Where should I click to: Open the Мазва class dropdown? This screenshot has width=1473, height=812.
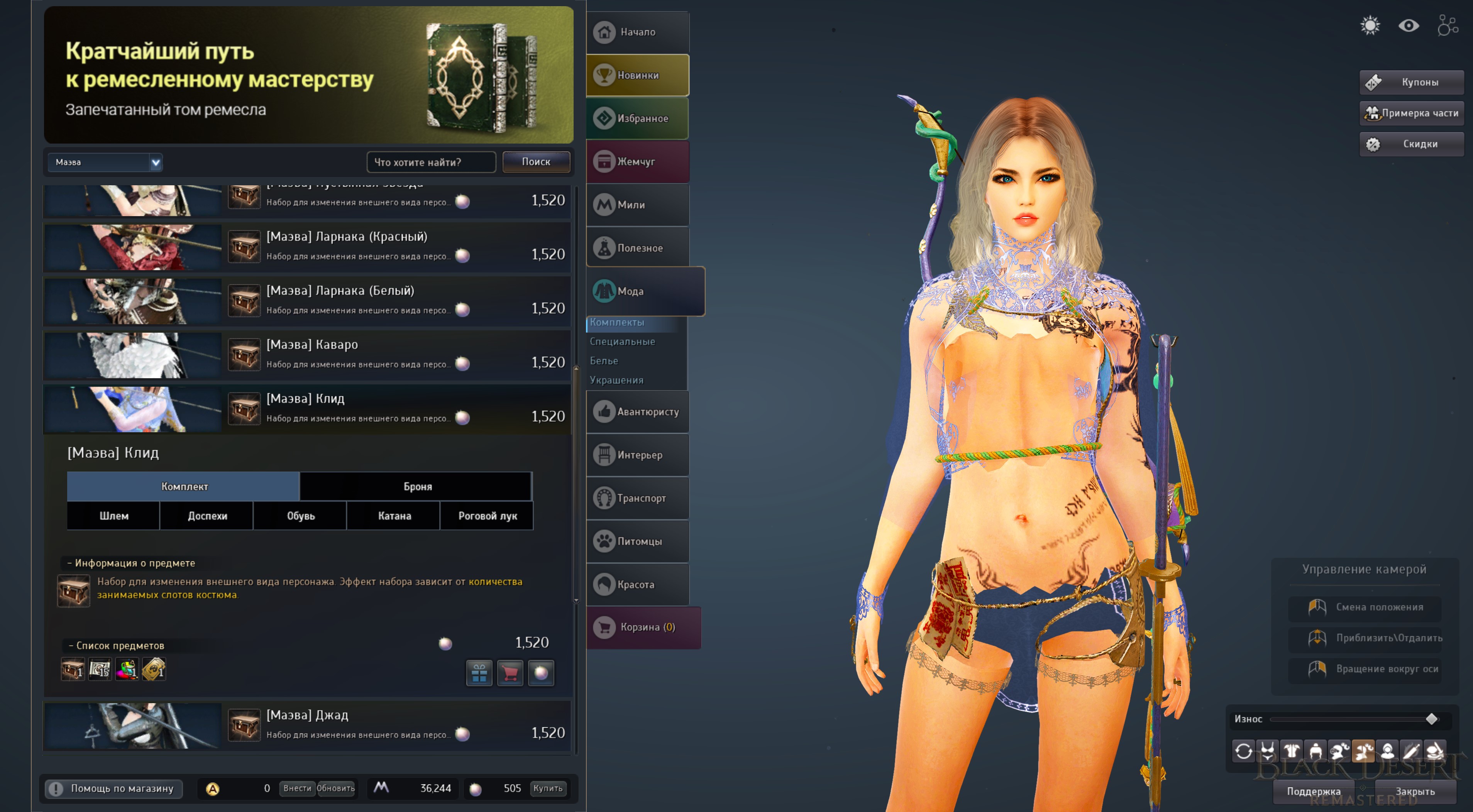pos(105,162)
